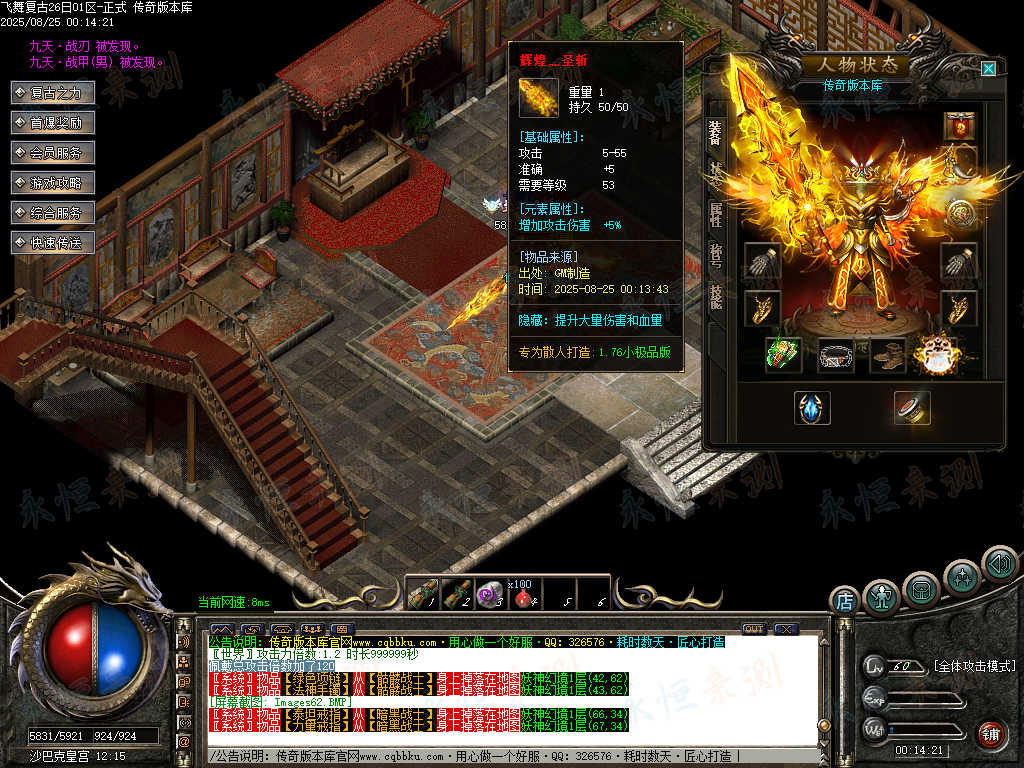Viewport: 1024px width, 768px height.
Task: Open the 会员服务 member services
Action: pyautogui.click(x=54, y=153)
